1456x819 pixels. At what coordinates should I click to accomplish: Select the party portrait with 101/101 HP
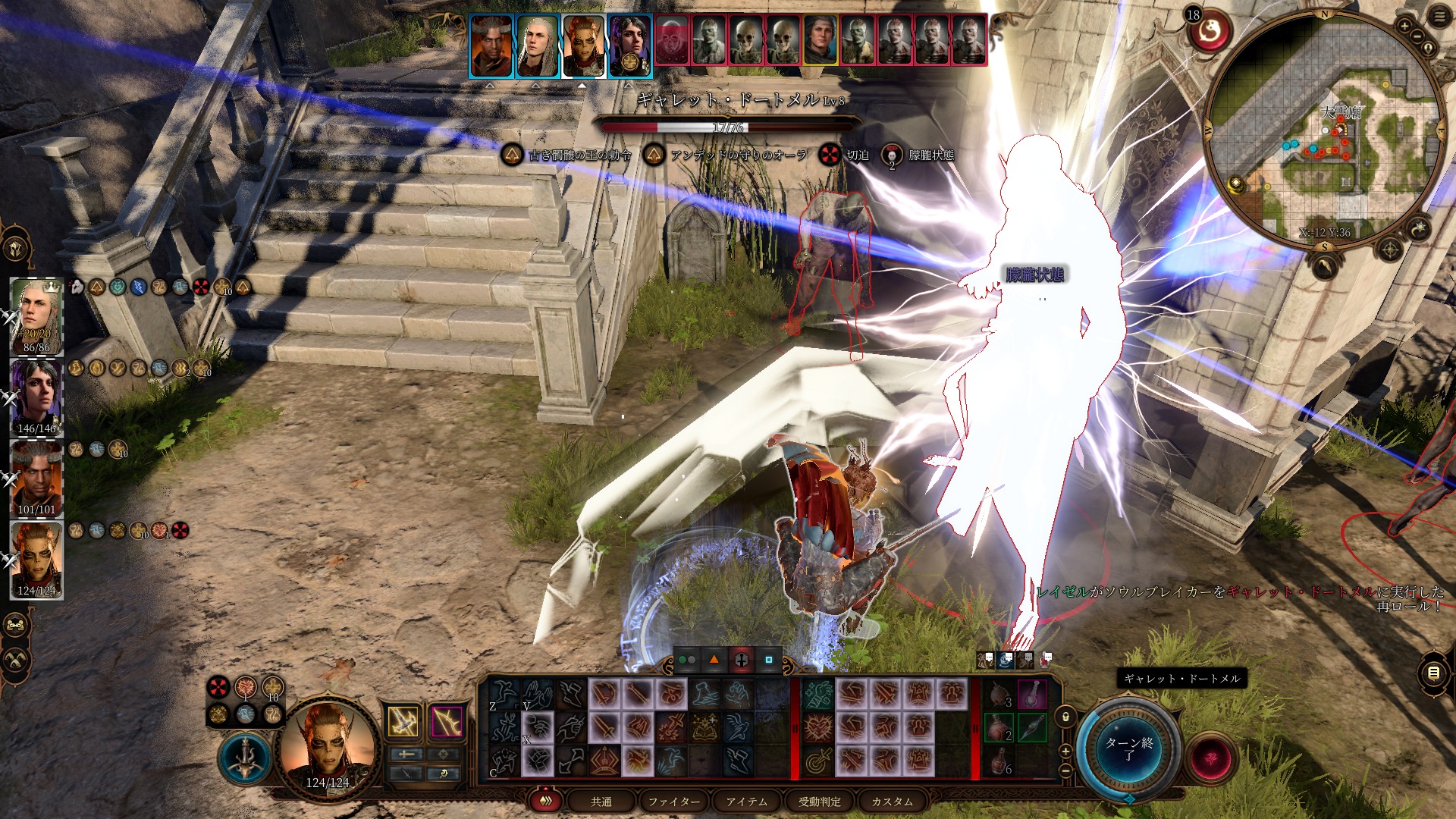(36, 479)
